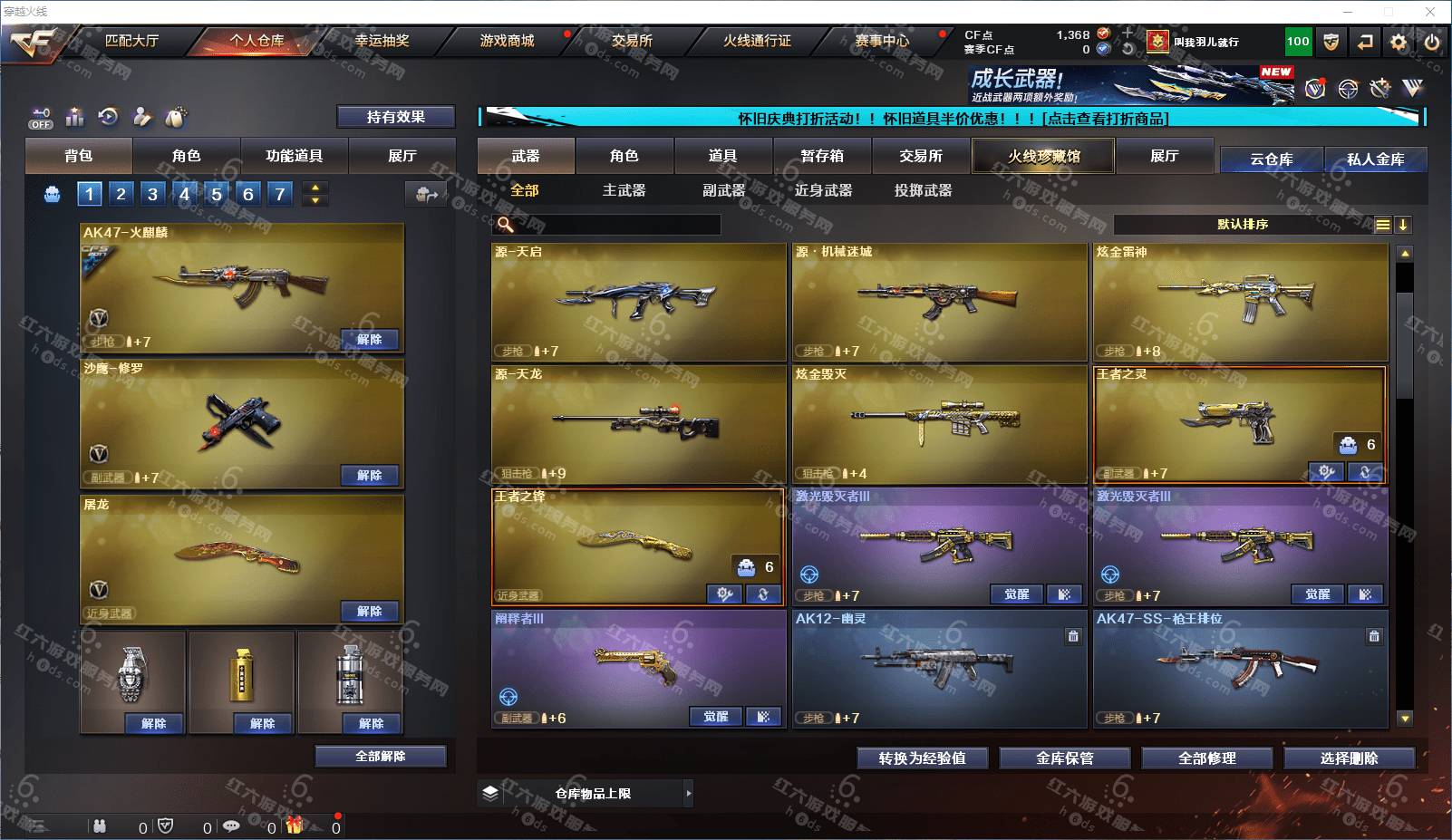
Task: Choose the 炫金雷神 weapon tile
Action: click(x=1240, y=302)
